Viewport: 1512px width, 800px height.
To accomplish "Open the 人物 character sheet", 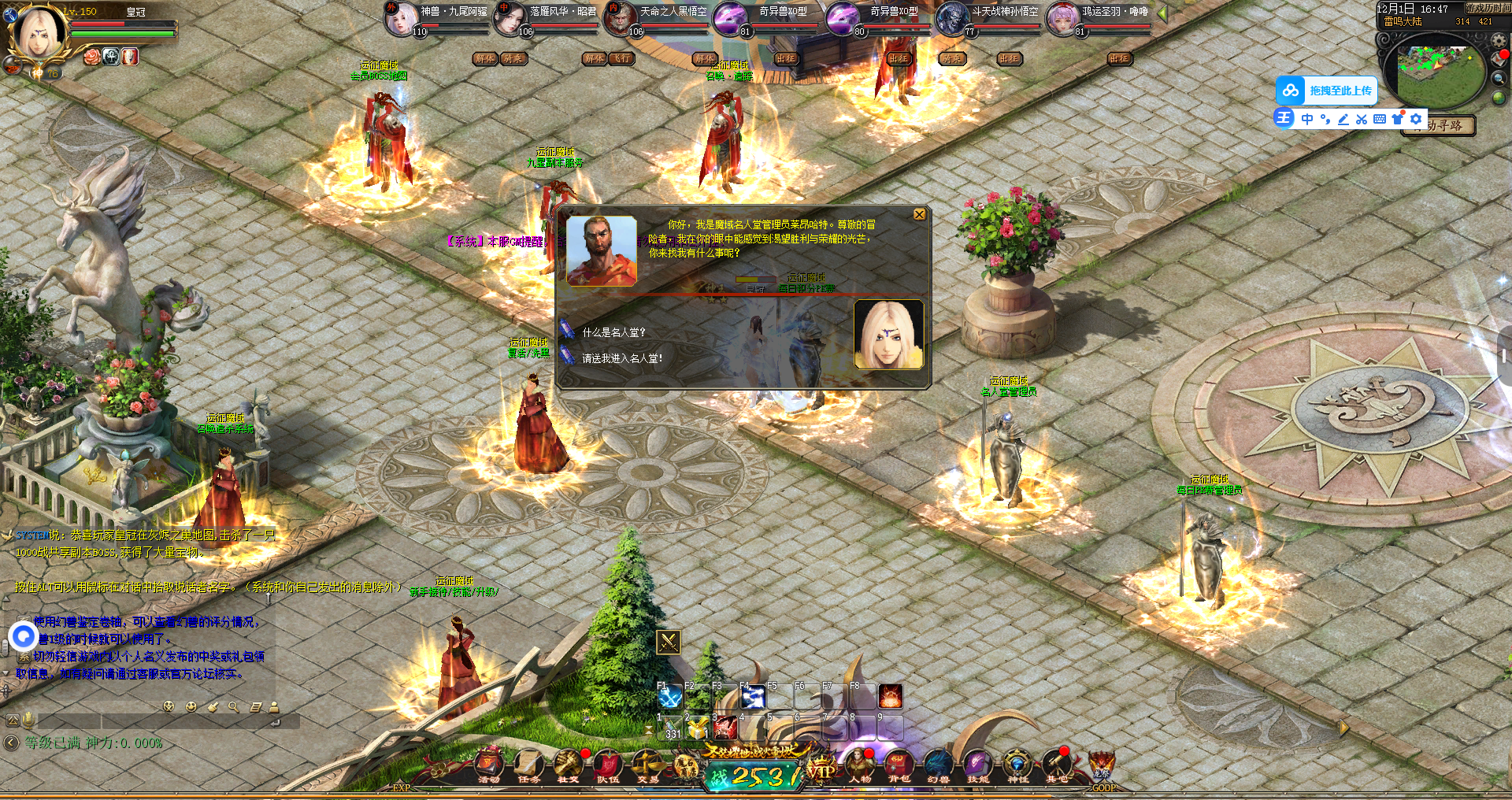I will click(x=859, y=765).
